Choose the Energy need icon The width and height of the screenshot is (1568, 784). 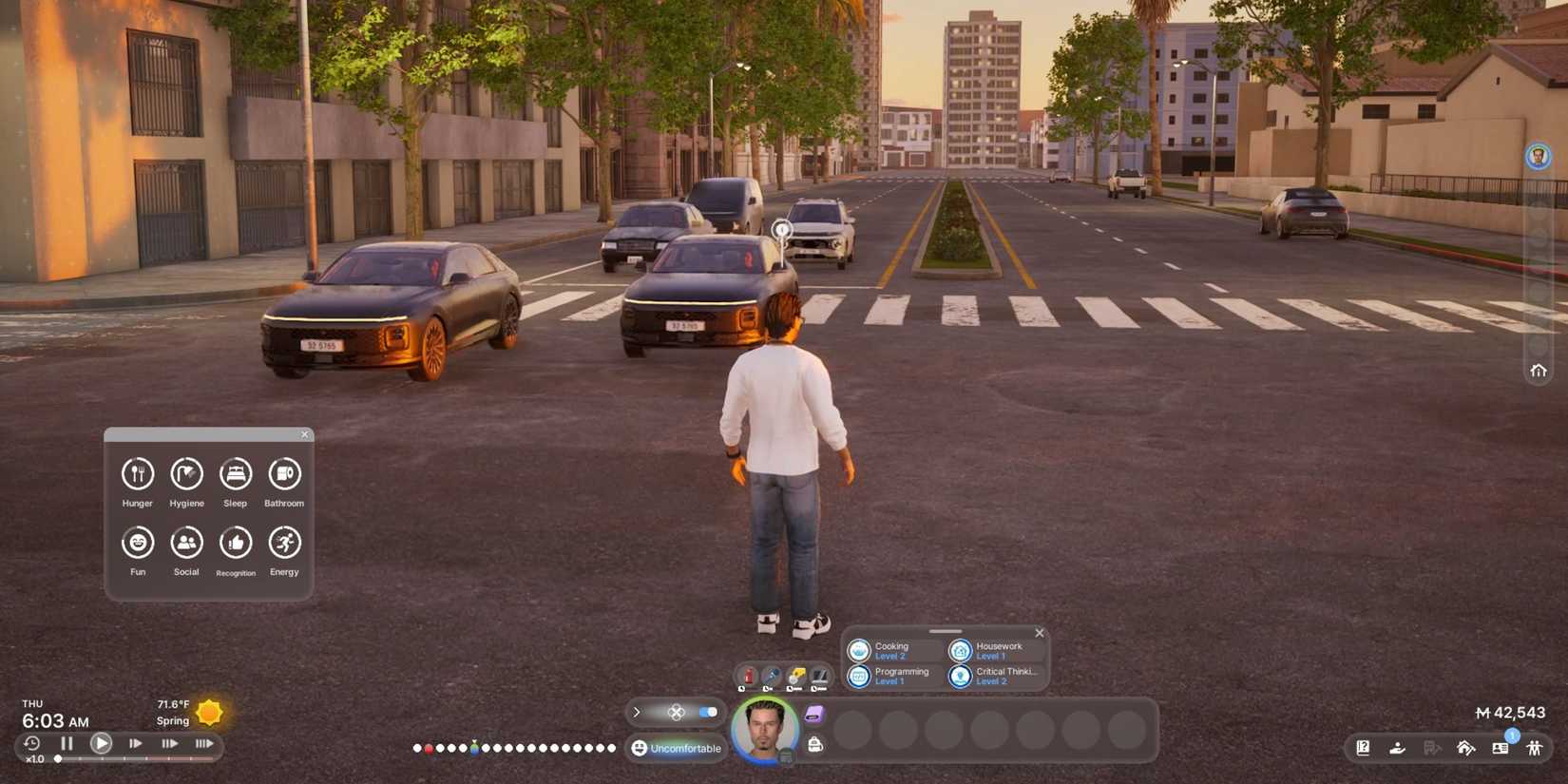tap(284, 543)
